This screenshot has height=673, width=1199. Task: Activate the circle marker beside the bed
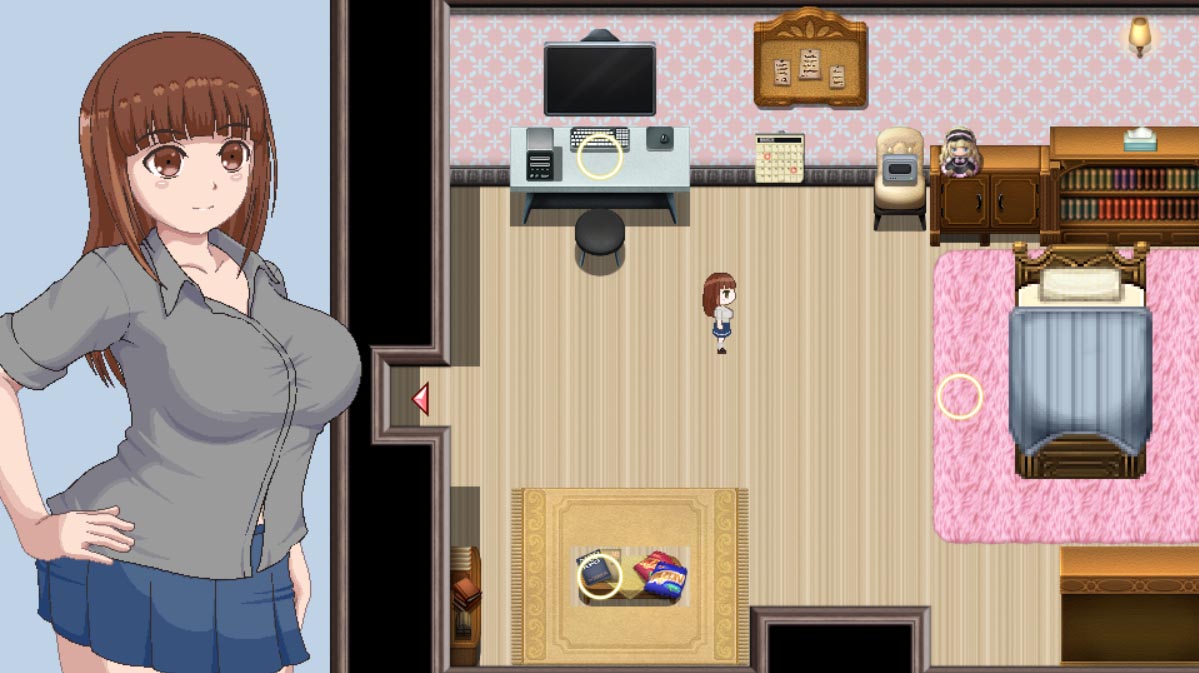960,396
